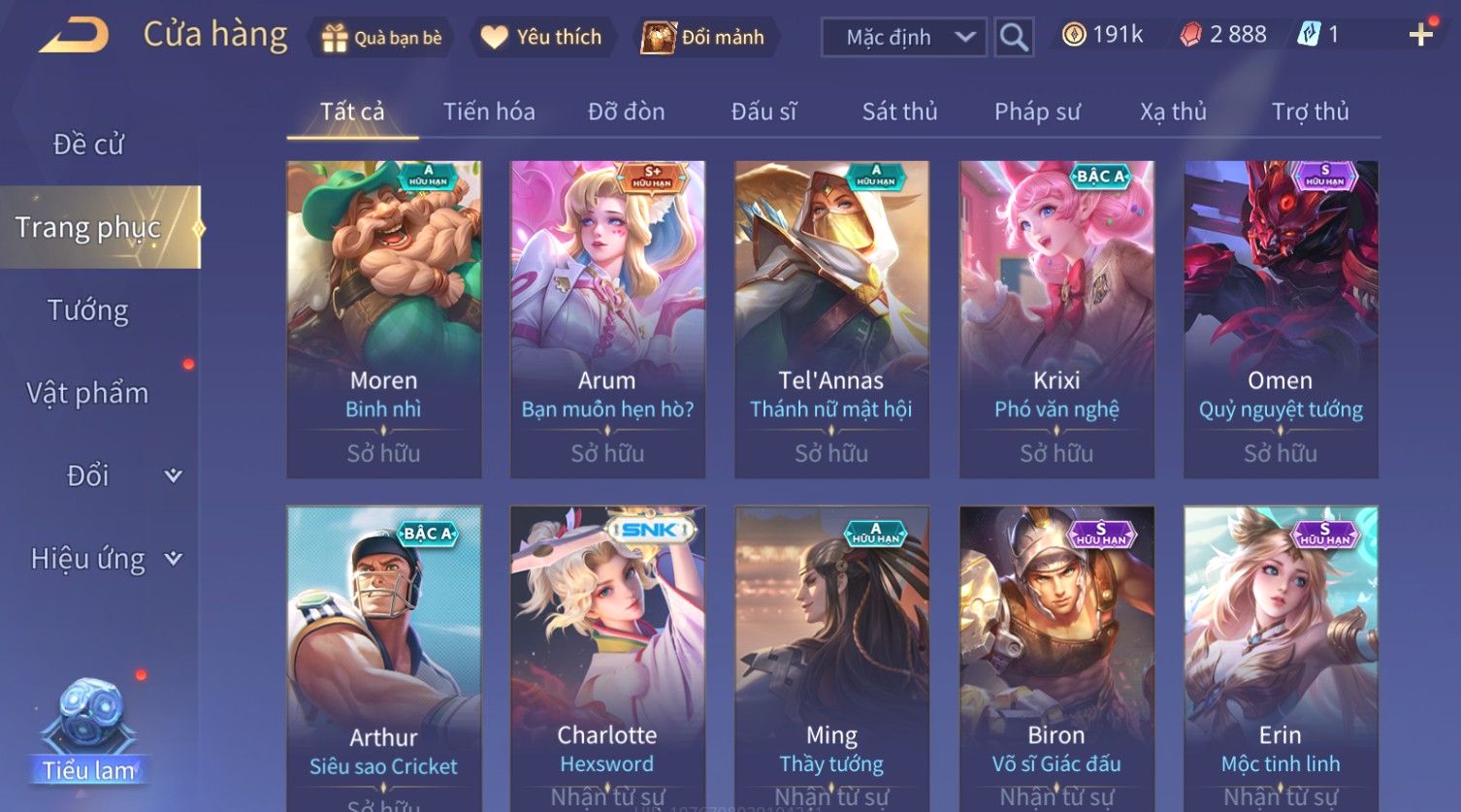Open the Yêu thích favorites list
This screenshot has height=812, width=1461.
(x=542, y=38)
